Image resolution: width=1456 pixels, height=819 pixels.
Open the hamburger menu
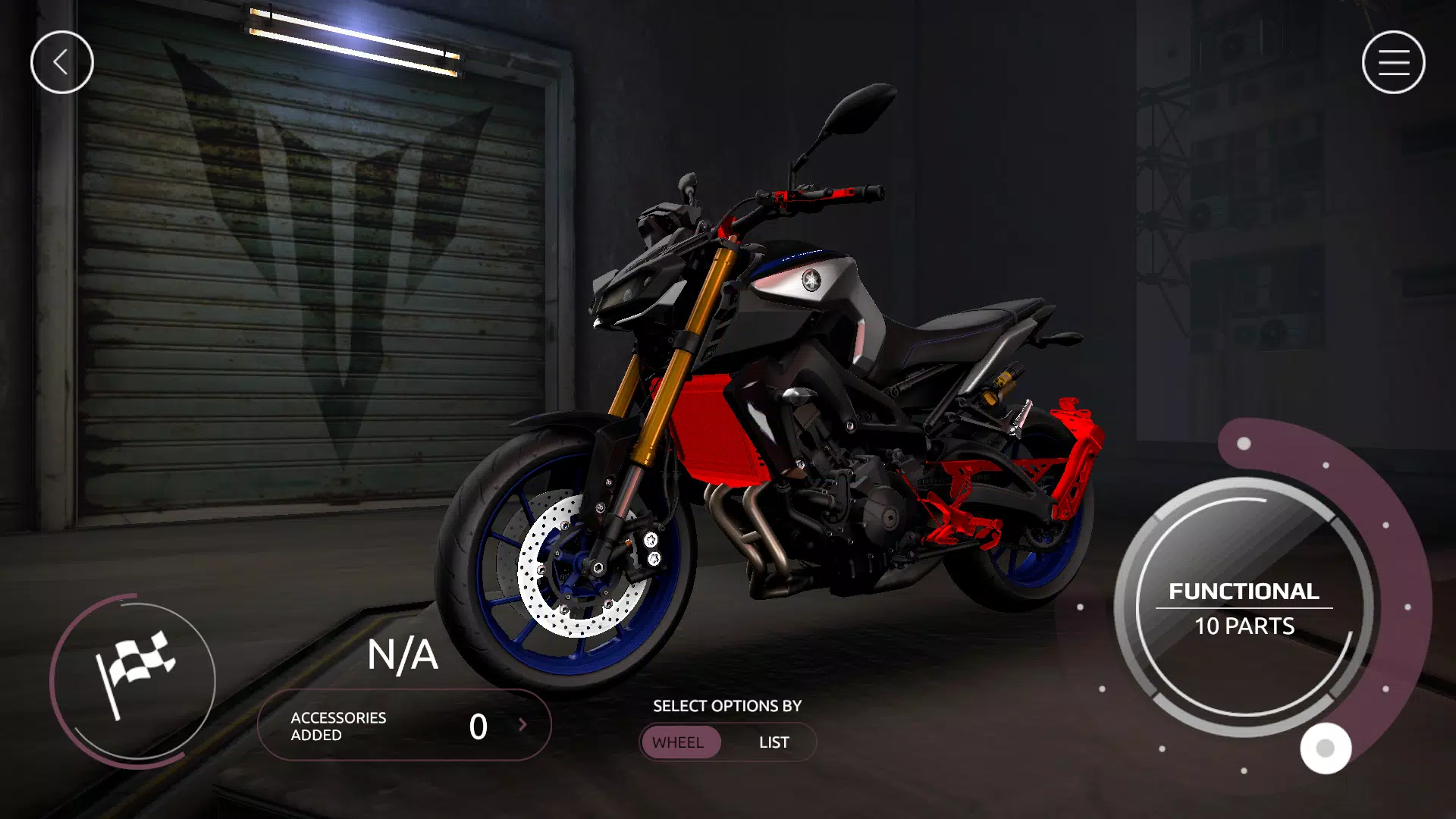(1393, 61)
